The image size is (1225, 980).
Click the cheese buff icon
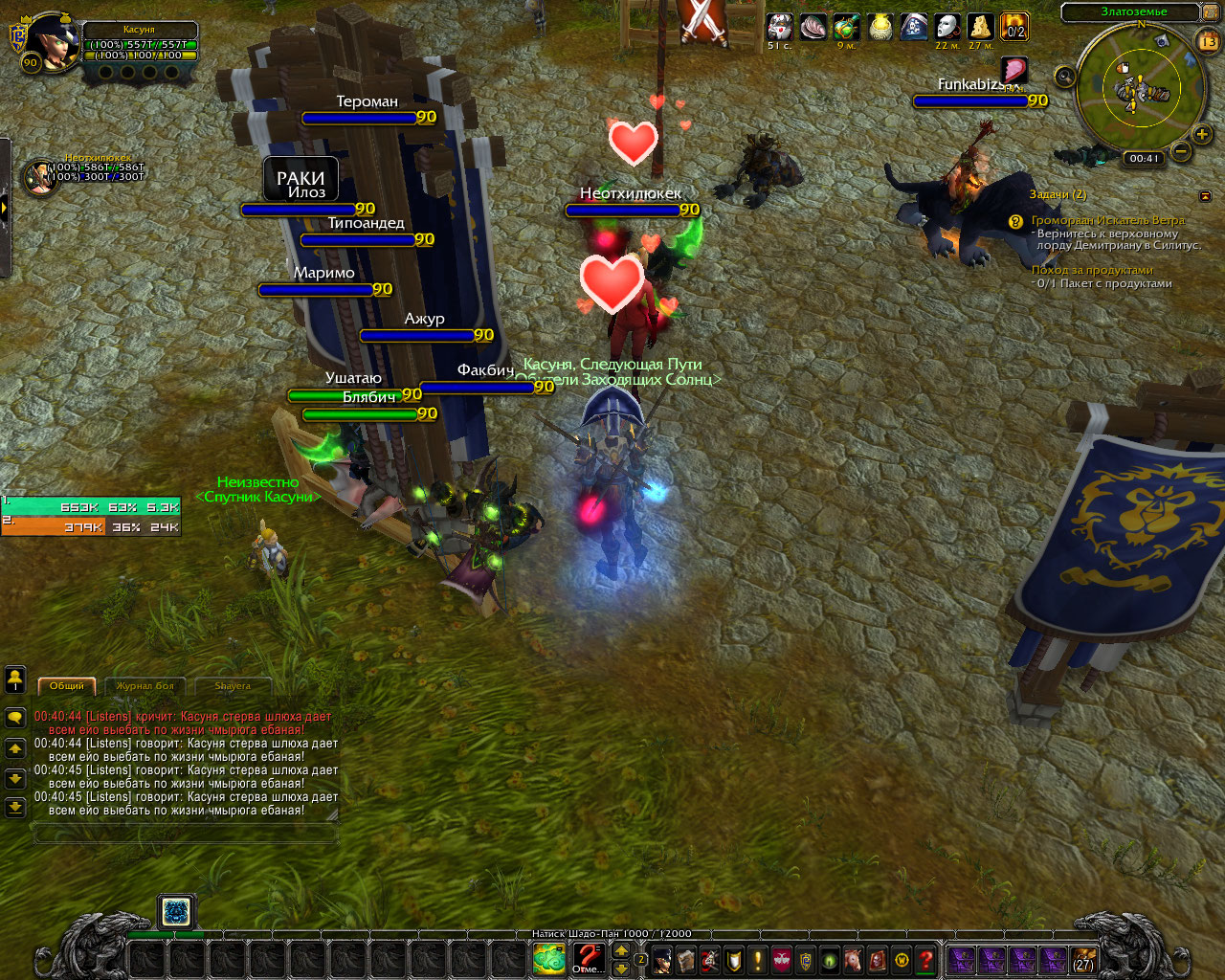(980, 27)
